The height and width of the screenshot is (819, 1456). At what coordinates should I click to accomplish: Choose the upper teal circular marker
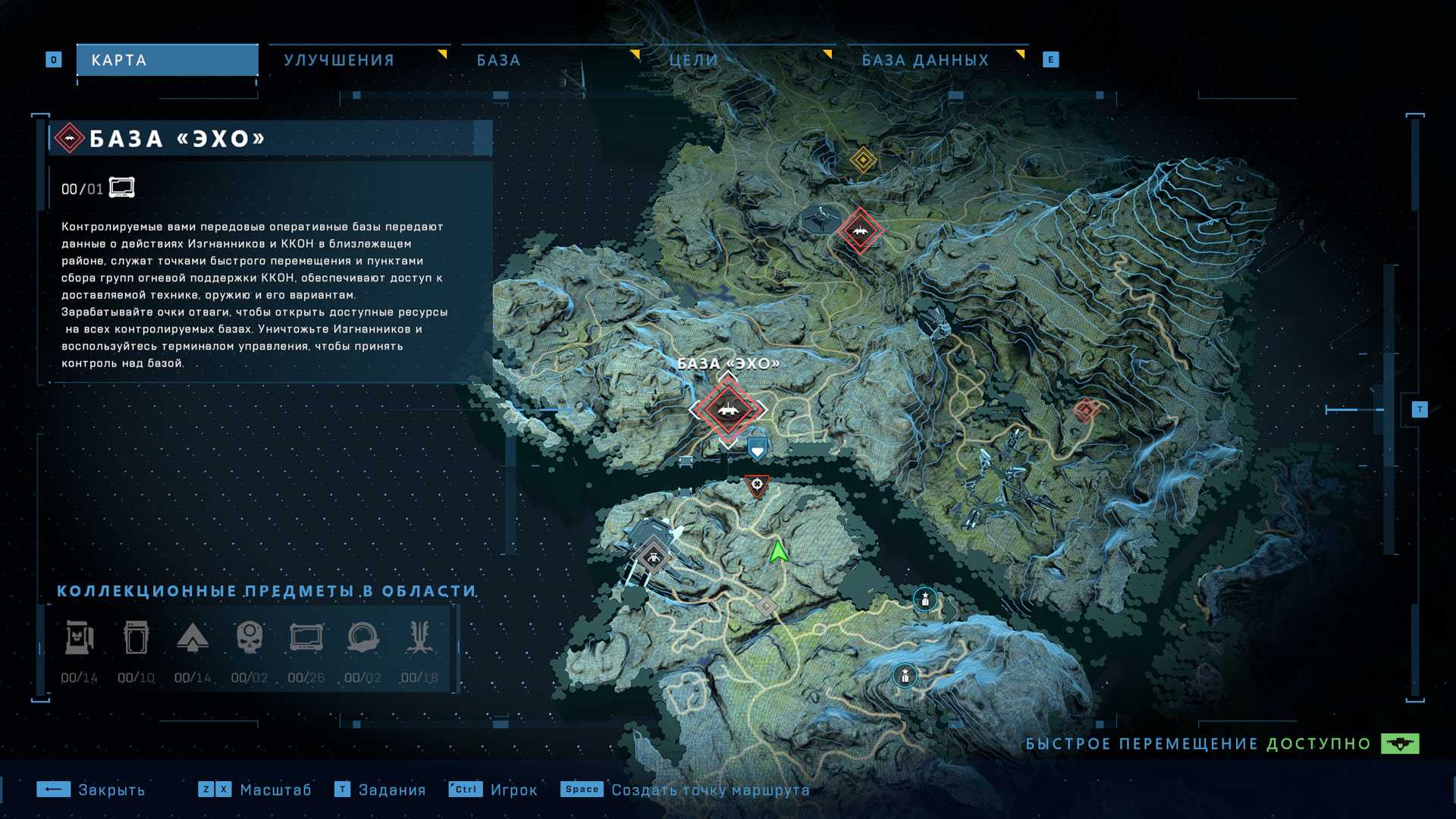(x=924, y=599)
